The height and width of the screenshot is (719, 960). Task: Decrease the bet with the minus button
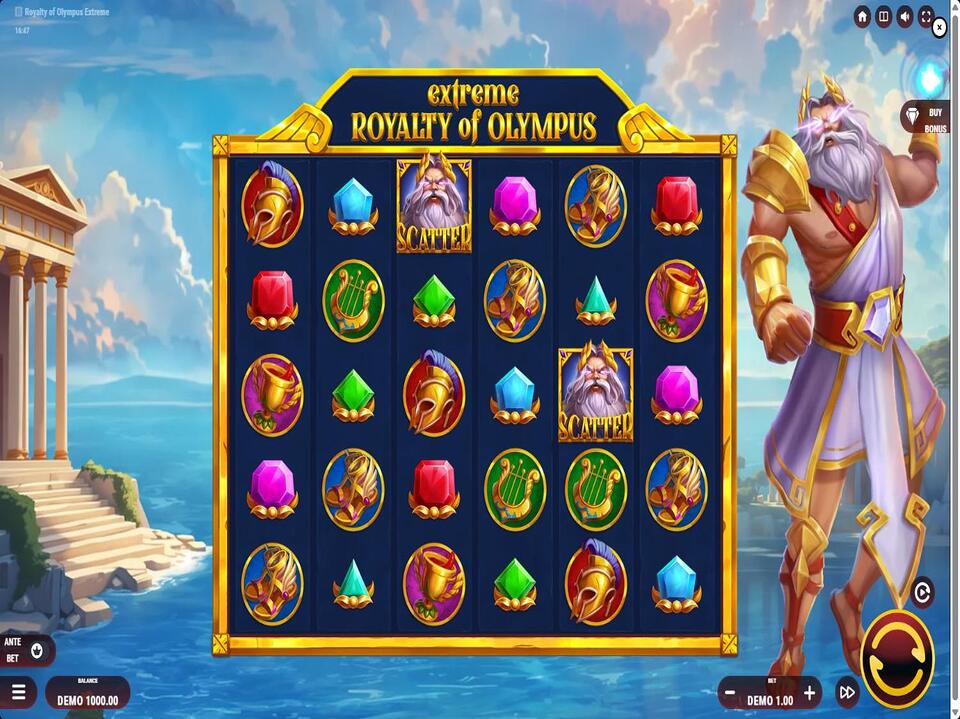[731, 692]
